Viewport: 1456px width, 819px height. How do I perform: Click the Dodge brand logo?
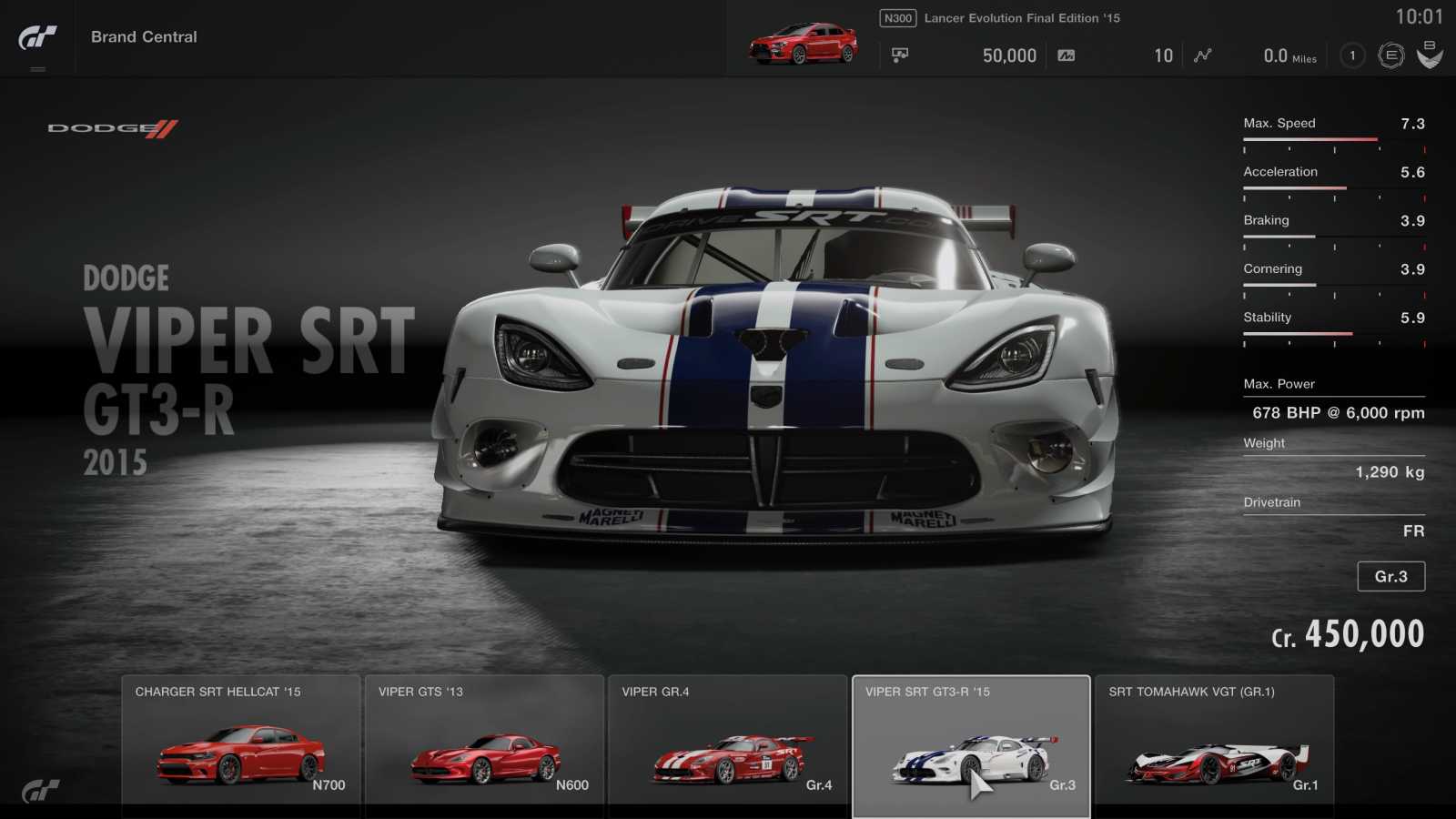click(x=109, y=128)
